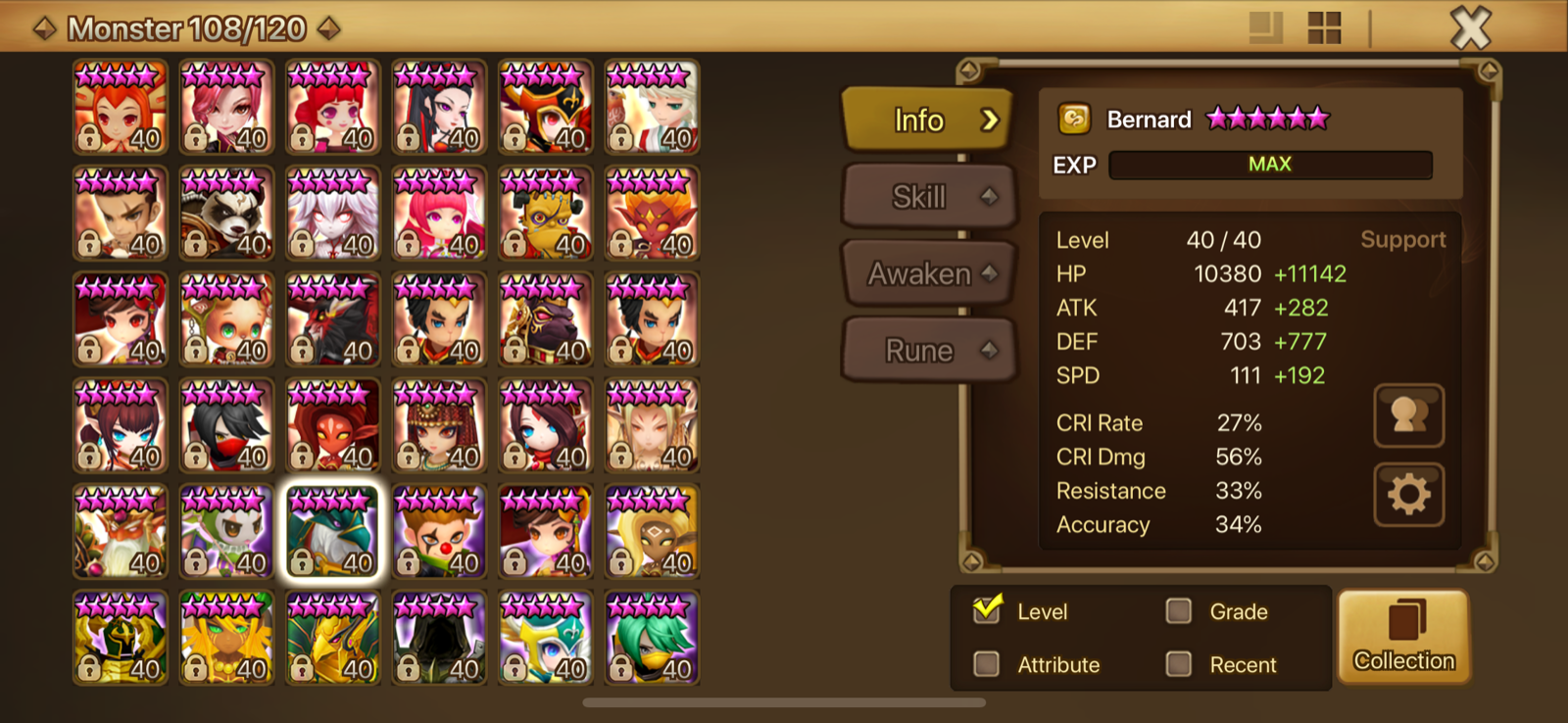1568x723 pixels.
Task: Click the gear icon below the portrait icon
Action: (1408, 495)
